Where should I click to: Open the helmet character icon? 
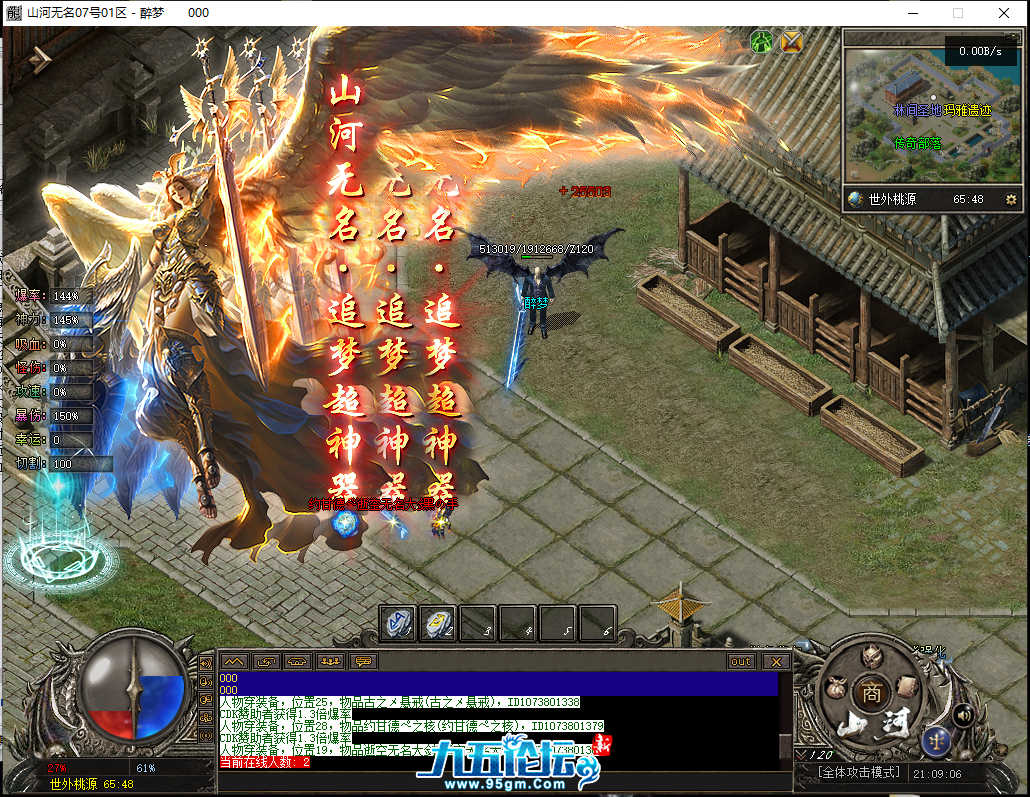coord(872,655)
